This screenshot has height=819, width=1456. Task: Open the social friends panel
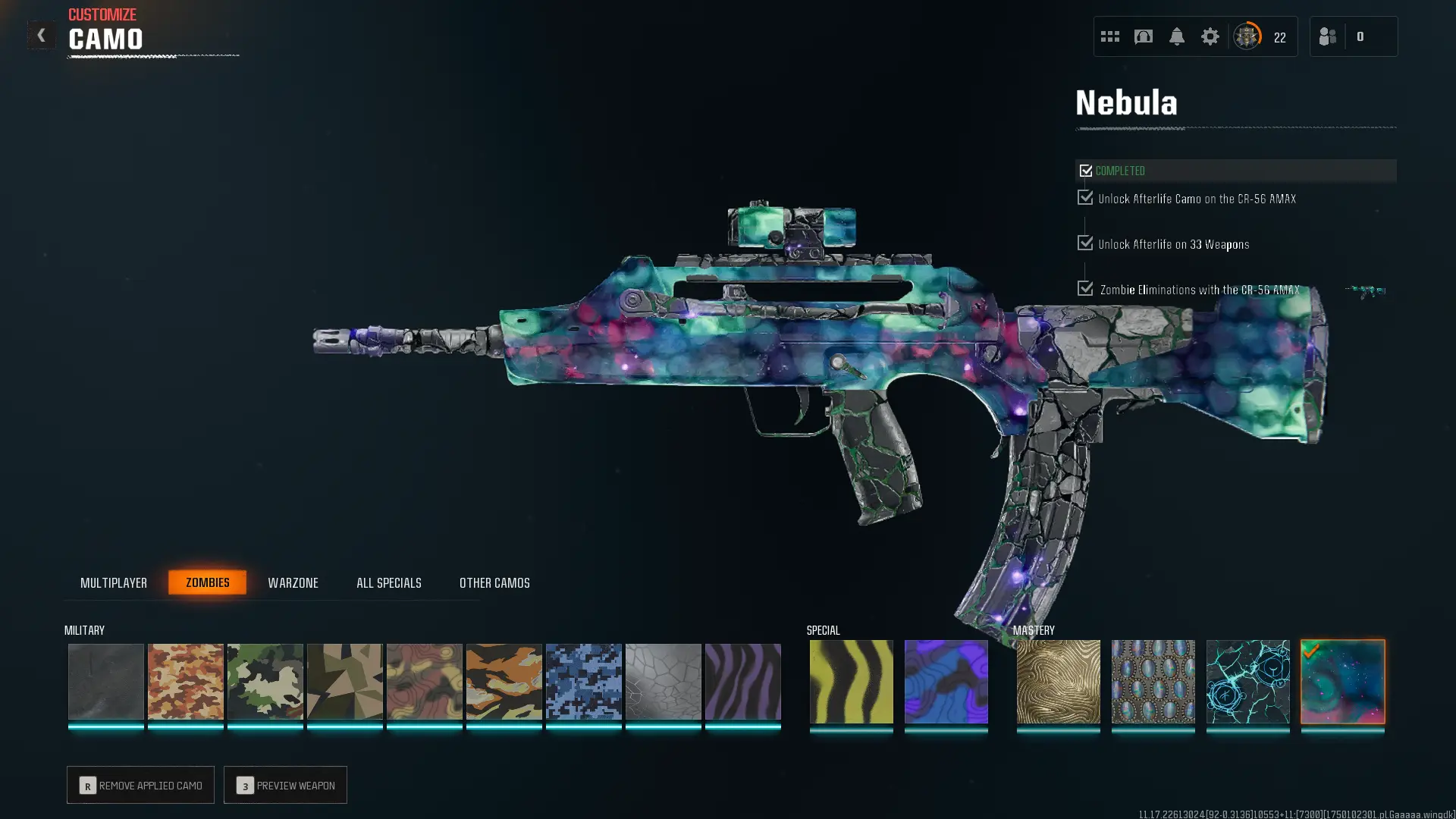tap(1328, 36)
